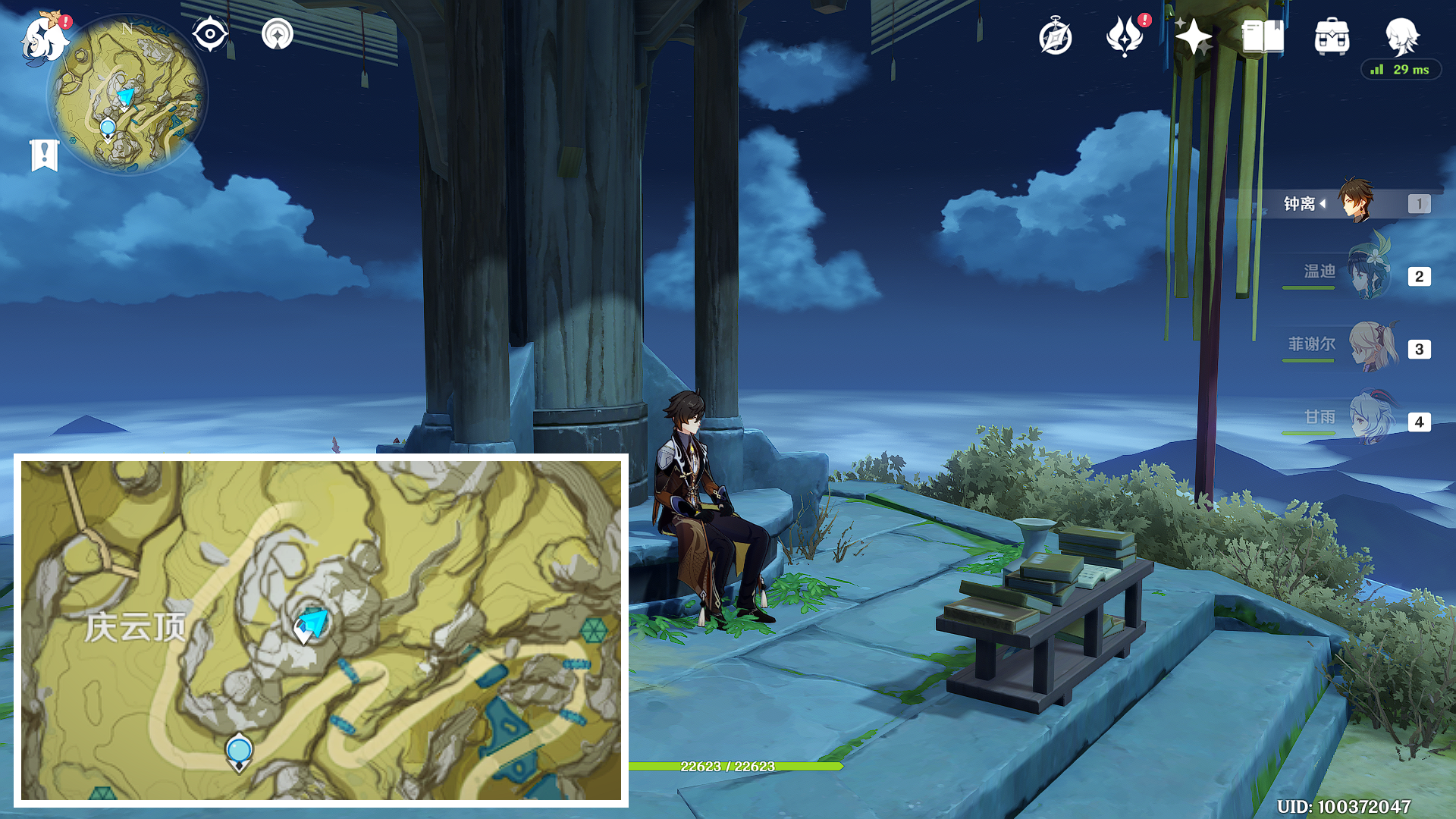The height and width of the screenshot is (819, 1456).
Task: Open the adventurer handbook book icon
Action: 1263,36
